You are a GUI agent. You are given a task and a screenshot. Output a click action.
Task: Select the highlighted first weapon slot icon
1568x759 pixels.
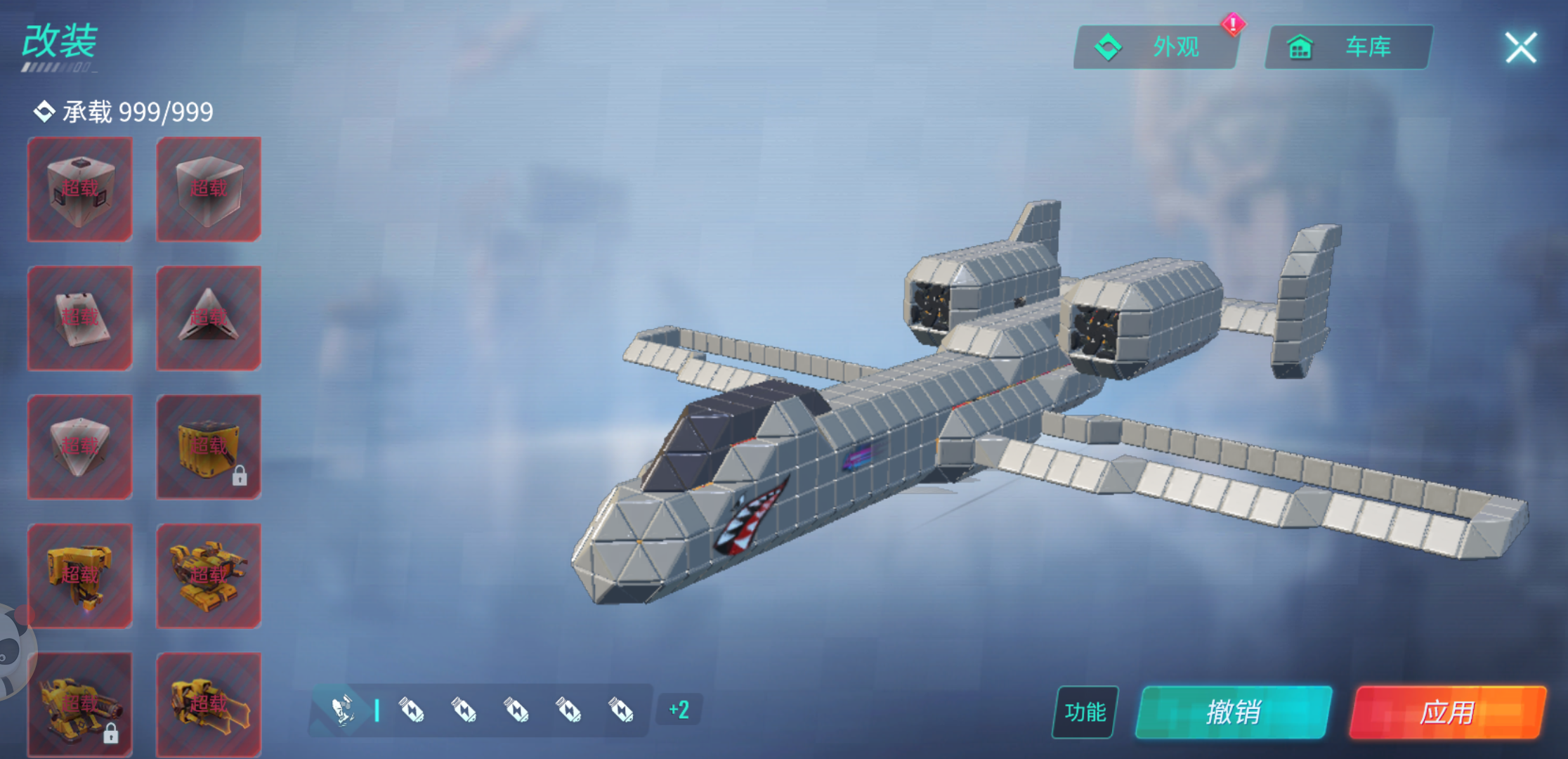343,710
